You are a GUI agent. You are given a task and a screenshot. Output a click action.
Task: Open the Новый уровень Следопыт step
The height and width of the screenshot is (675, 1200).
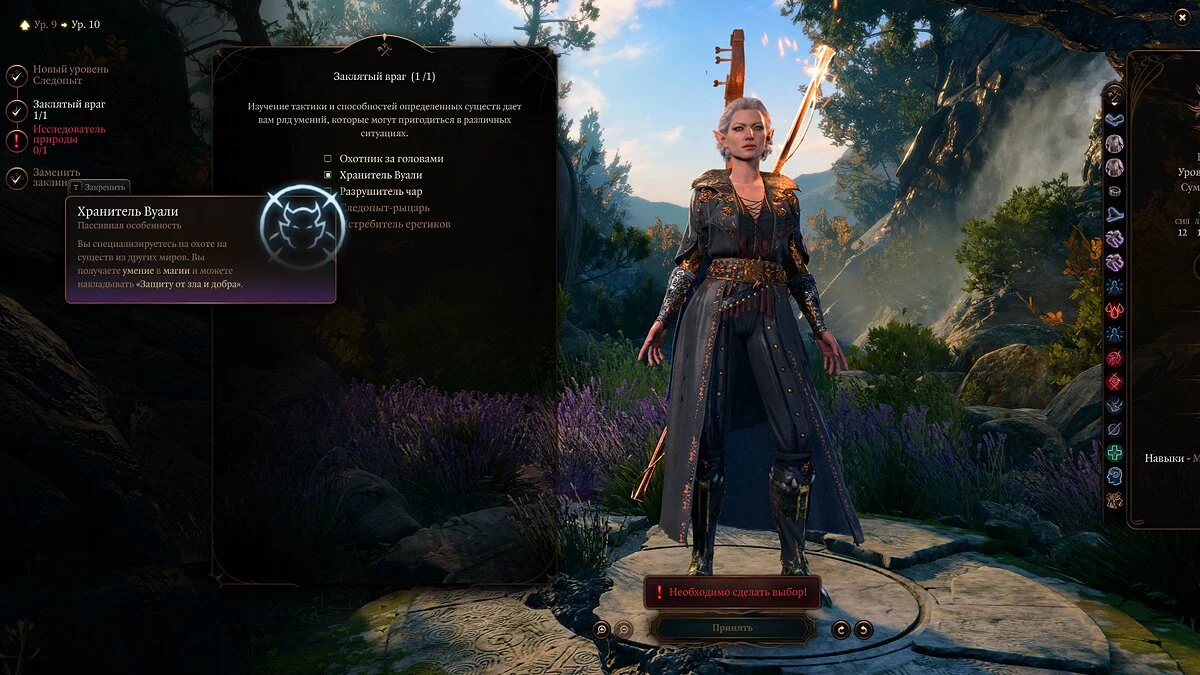click(x=17, y=76)
